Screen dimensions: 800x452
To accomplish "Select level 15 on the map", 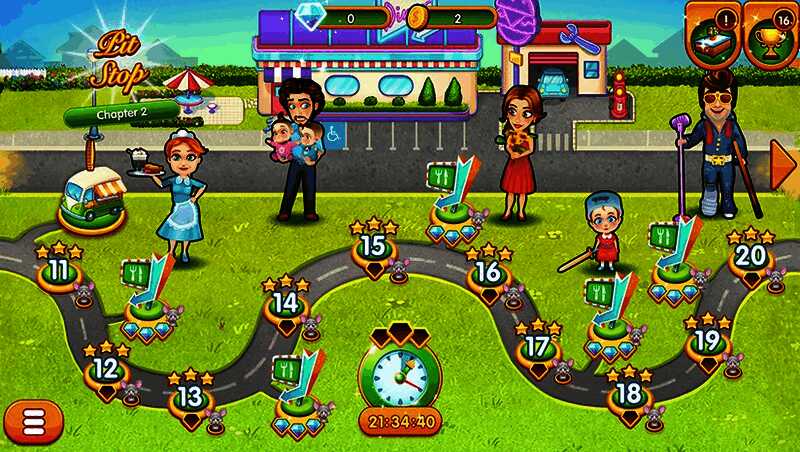I will pos(372,246).
